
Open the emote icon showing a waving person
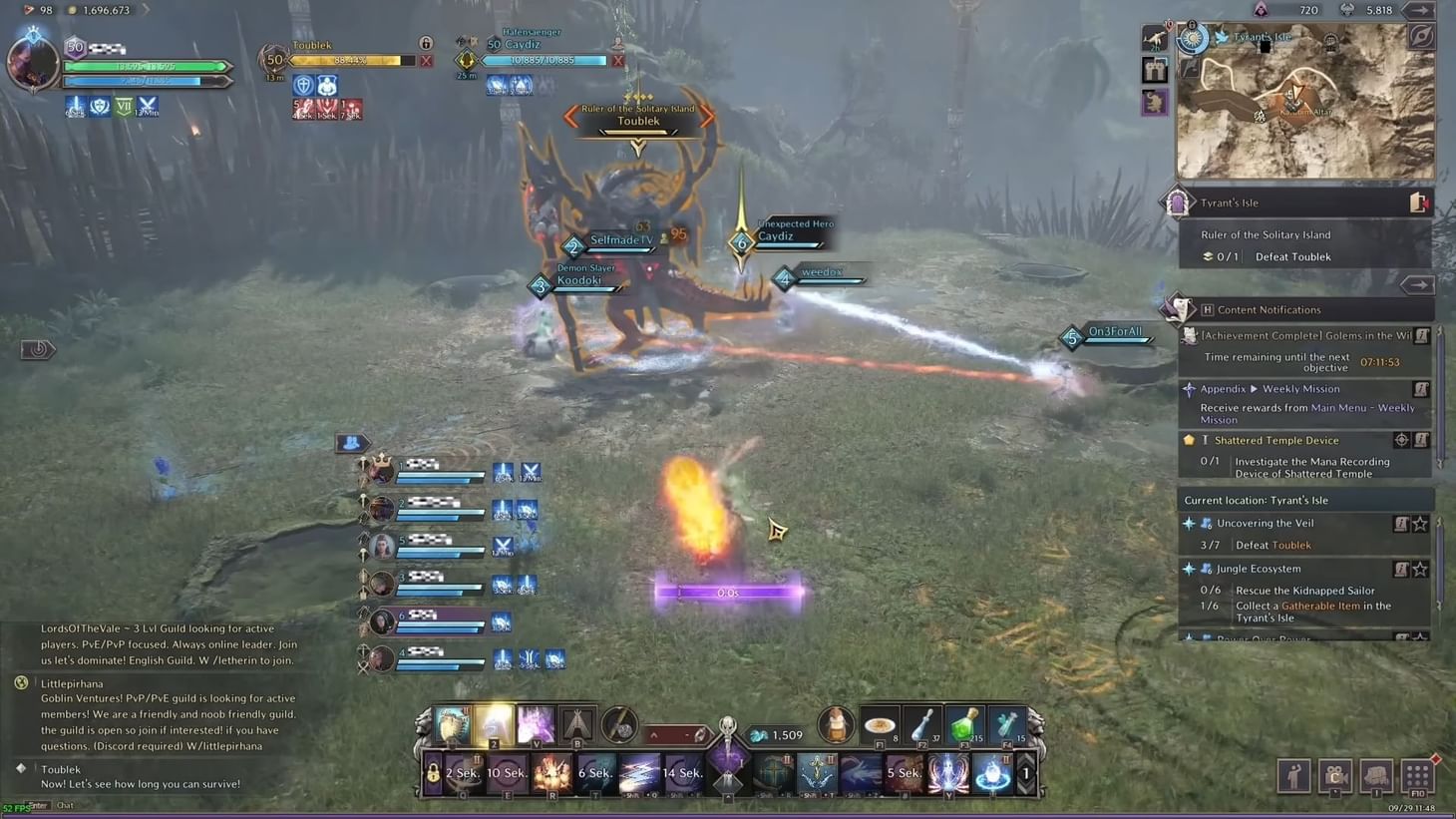tap(1293, 776)
